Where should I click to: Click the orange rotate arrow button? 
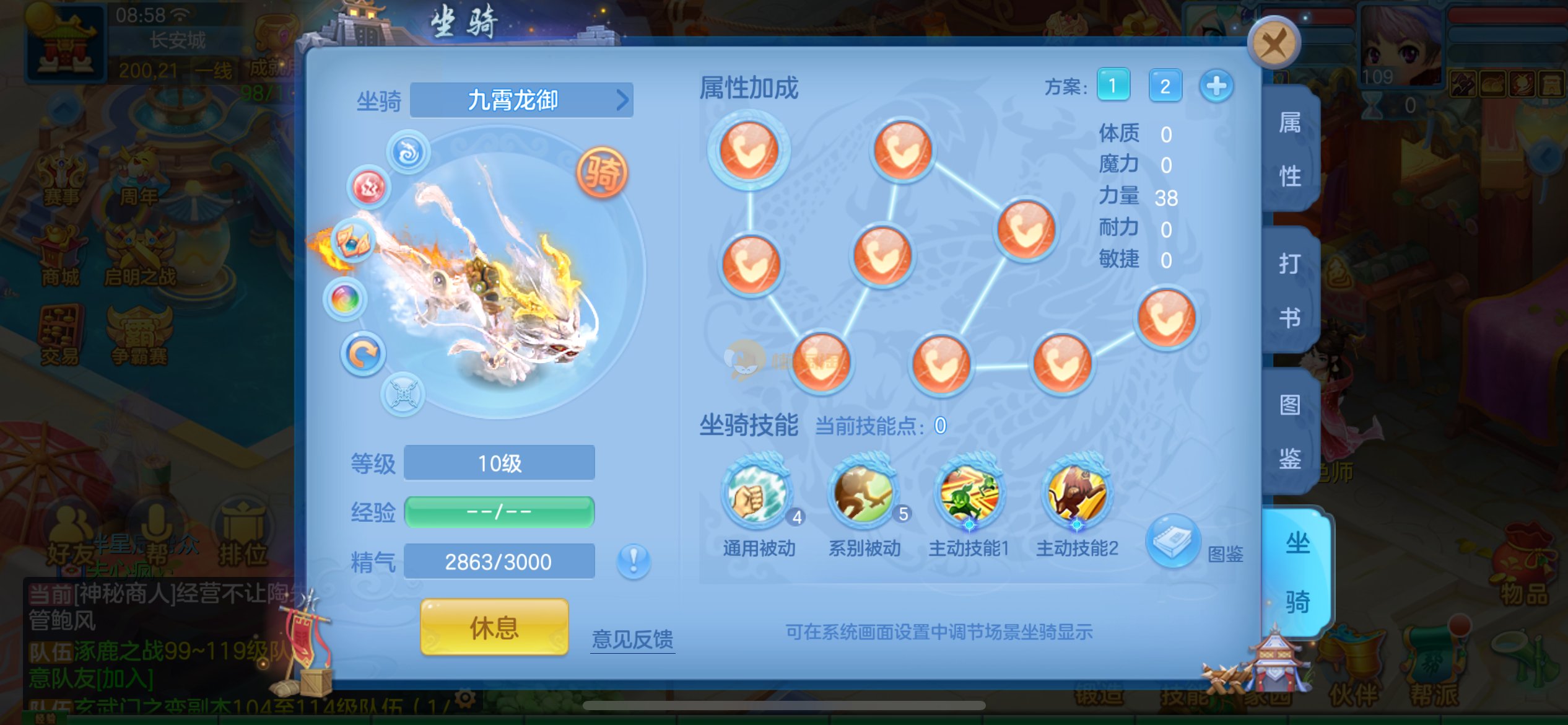(x=363, y=354)
